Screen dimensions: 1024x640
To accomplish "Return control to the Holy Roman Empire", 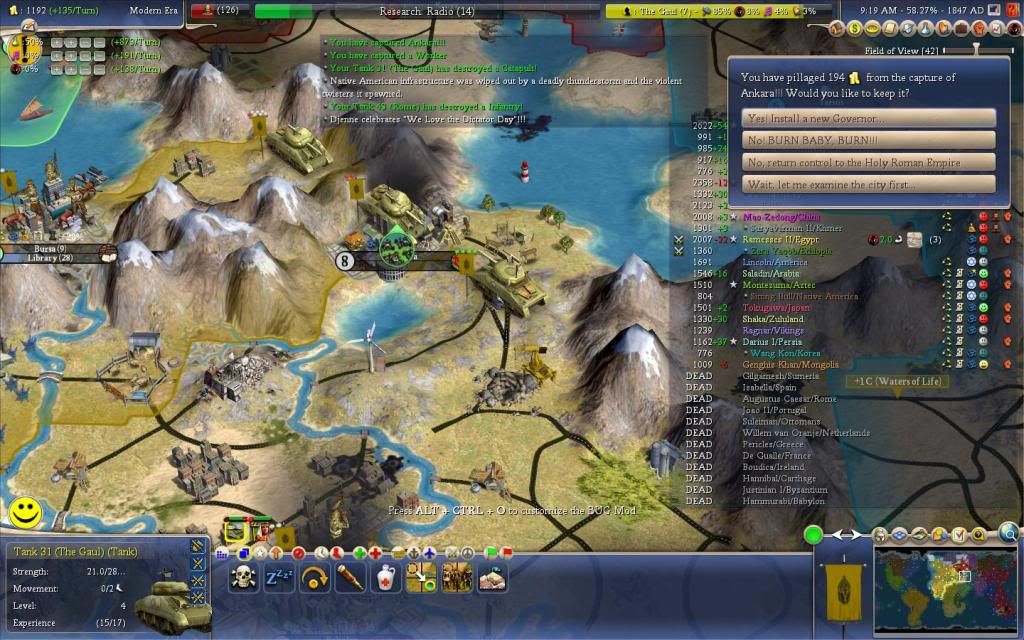I will (868, 162).
